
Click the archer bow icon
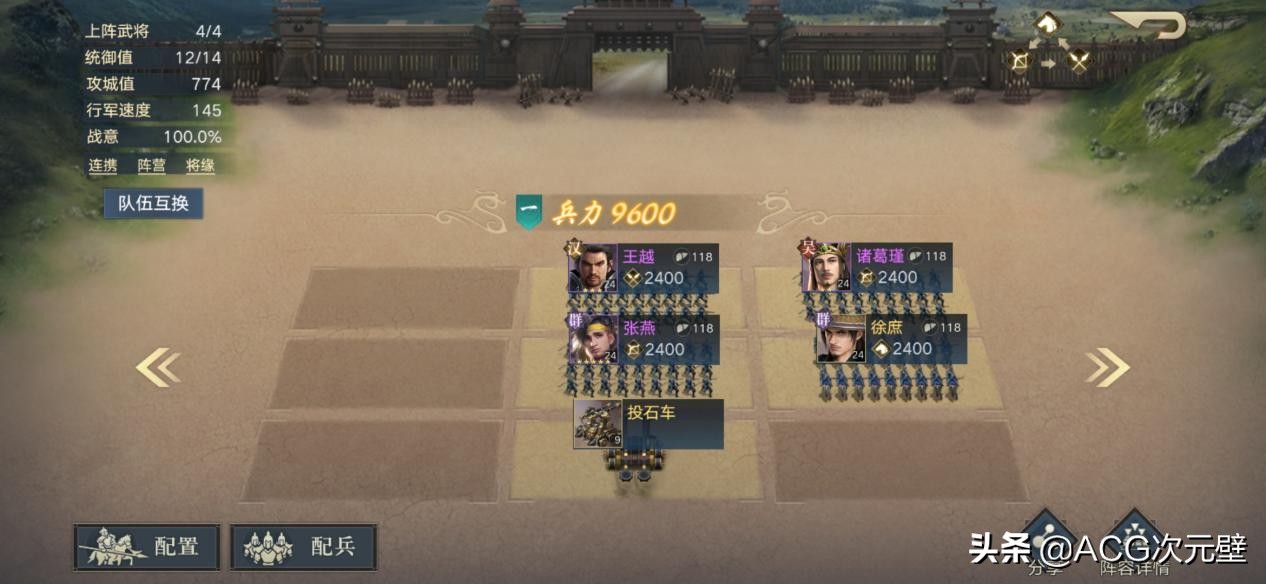[1019, 61]
